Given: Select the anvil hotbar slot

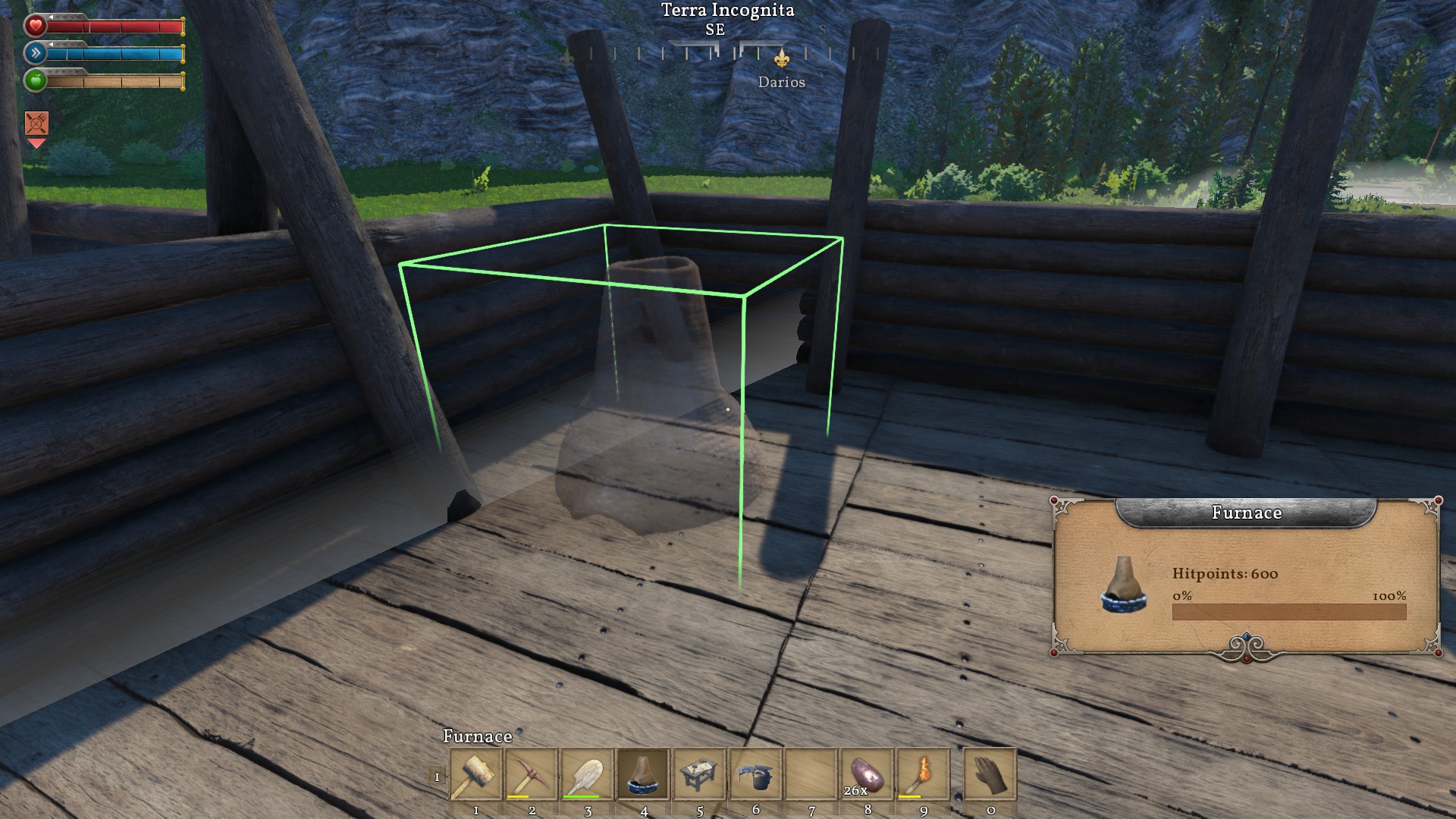Looking at the screenshot, I should [755, 774].
